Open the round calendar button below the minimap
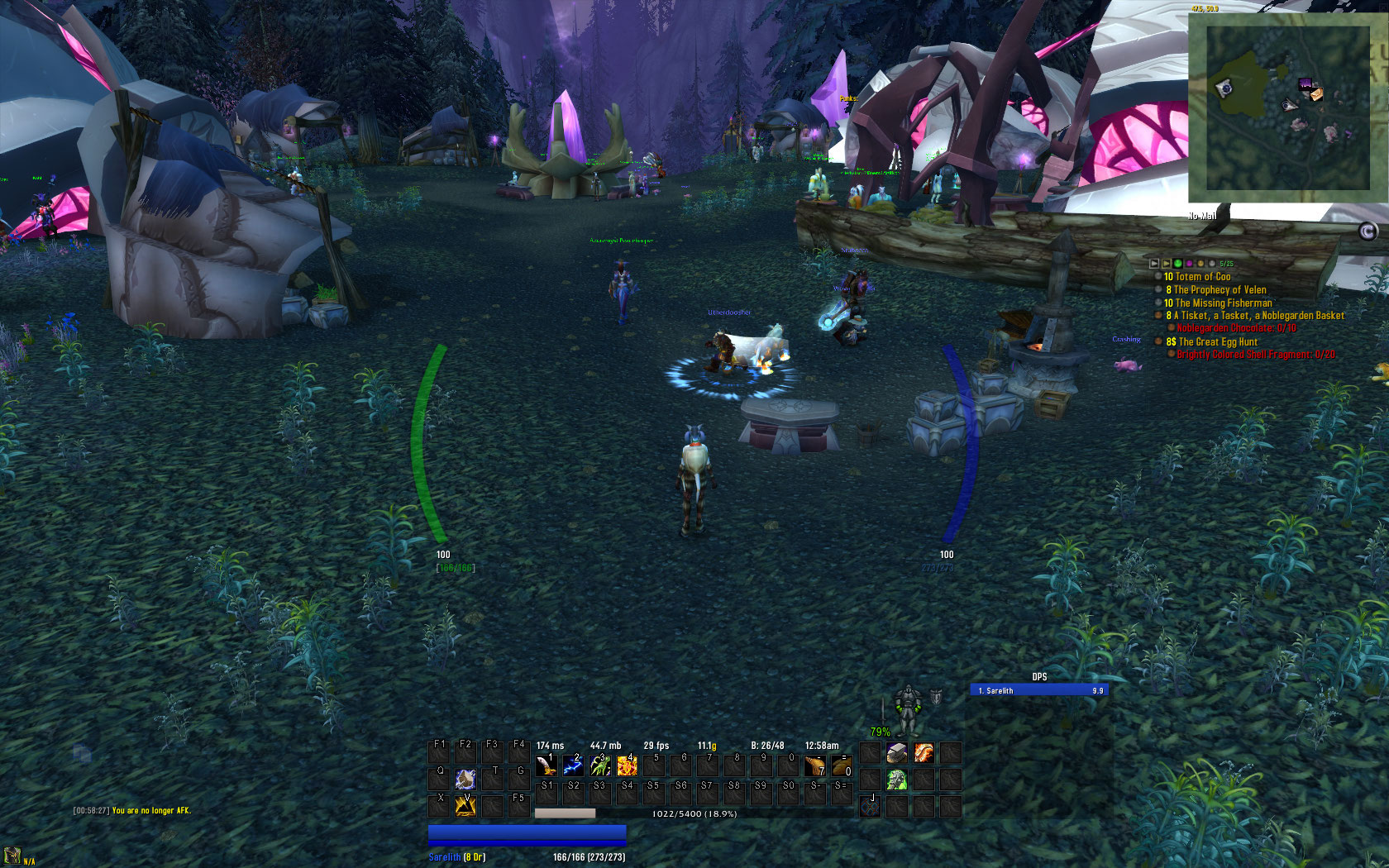Screen dimensions: 1389x868 coord(1368,231)
